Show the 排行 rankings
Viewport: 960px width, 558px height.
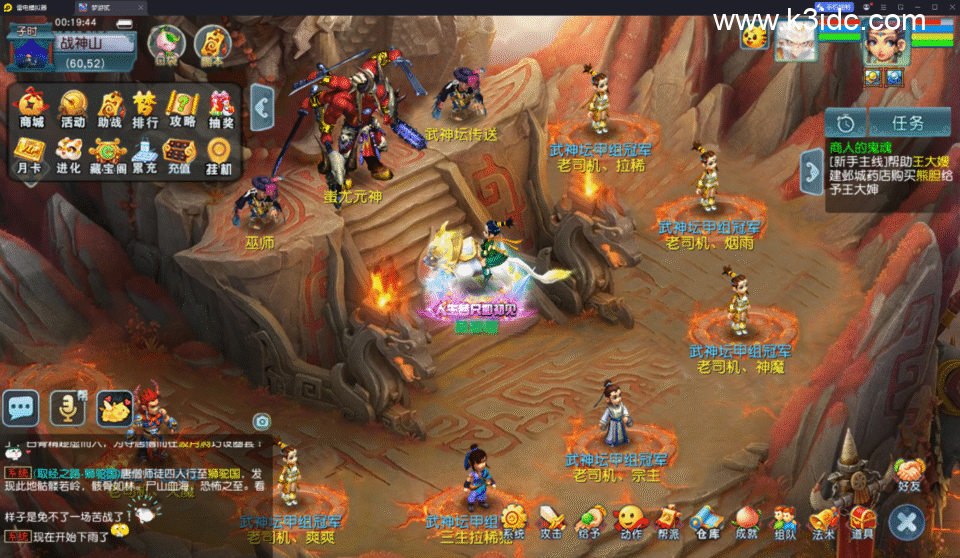[x=146, y=107]
